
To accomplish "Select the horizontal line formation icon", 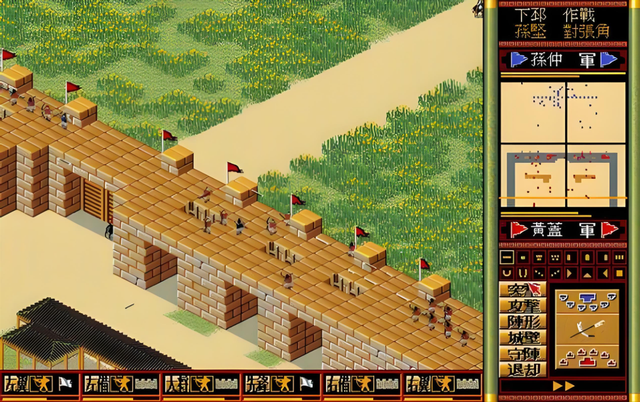I will 507,257.
